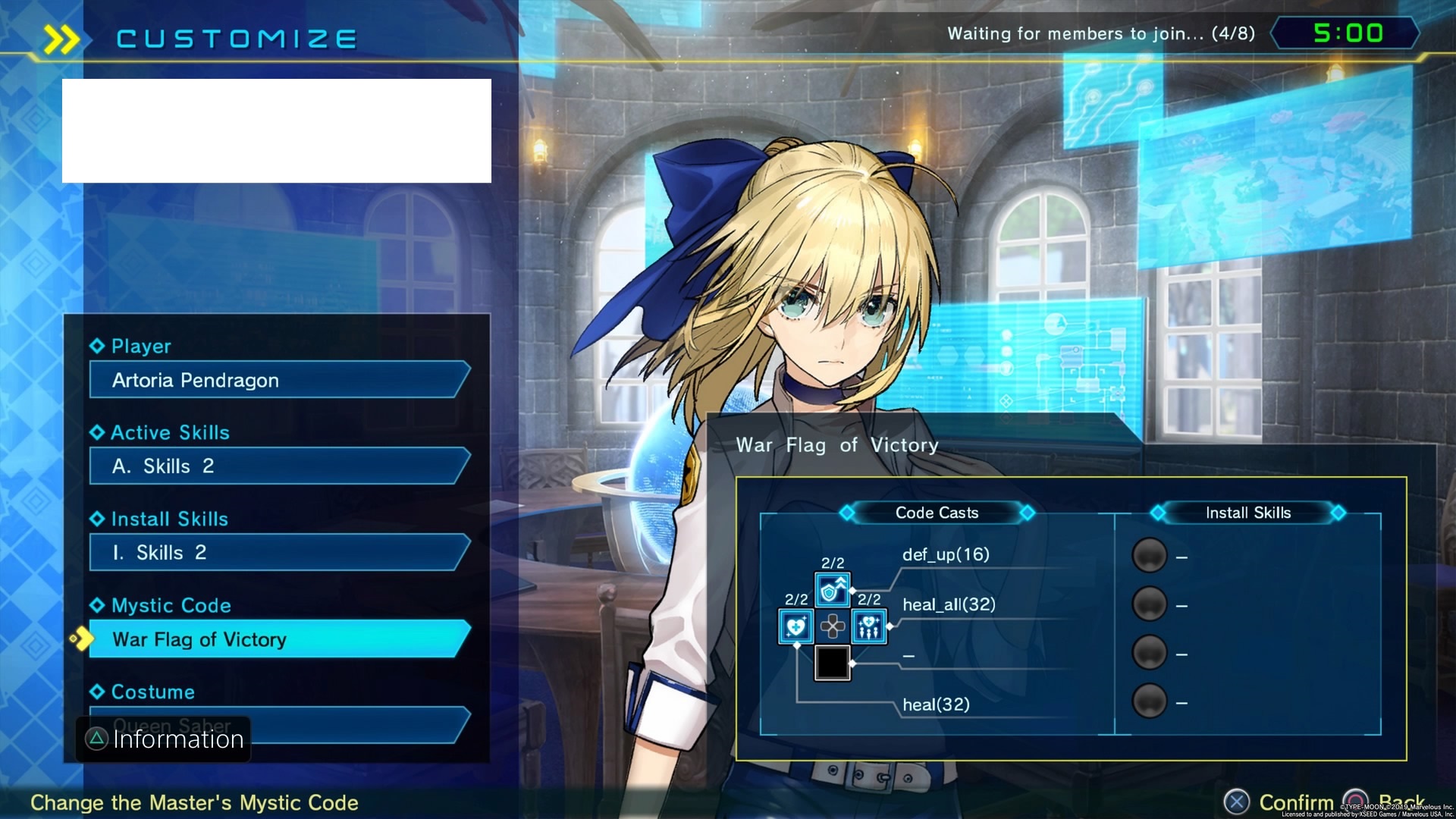
Task: Click the def_up shield code cast icon
Action: [x=832, y=590]
